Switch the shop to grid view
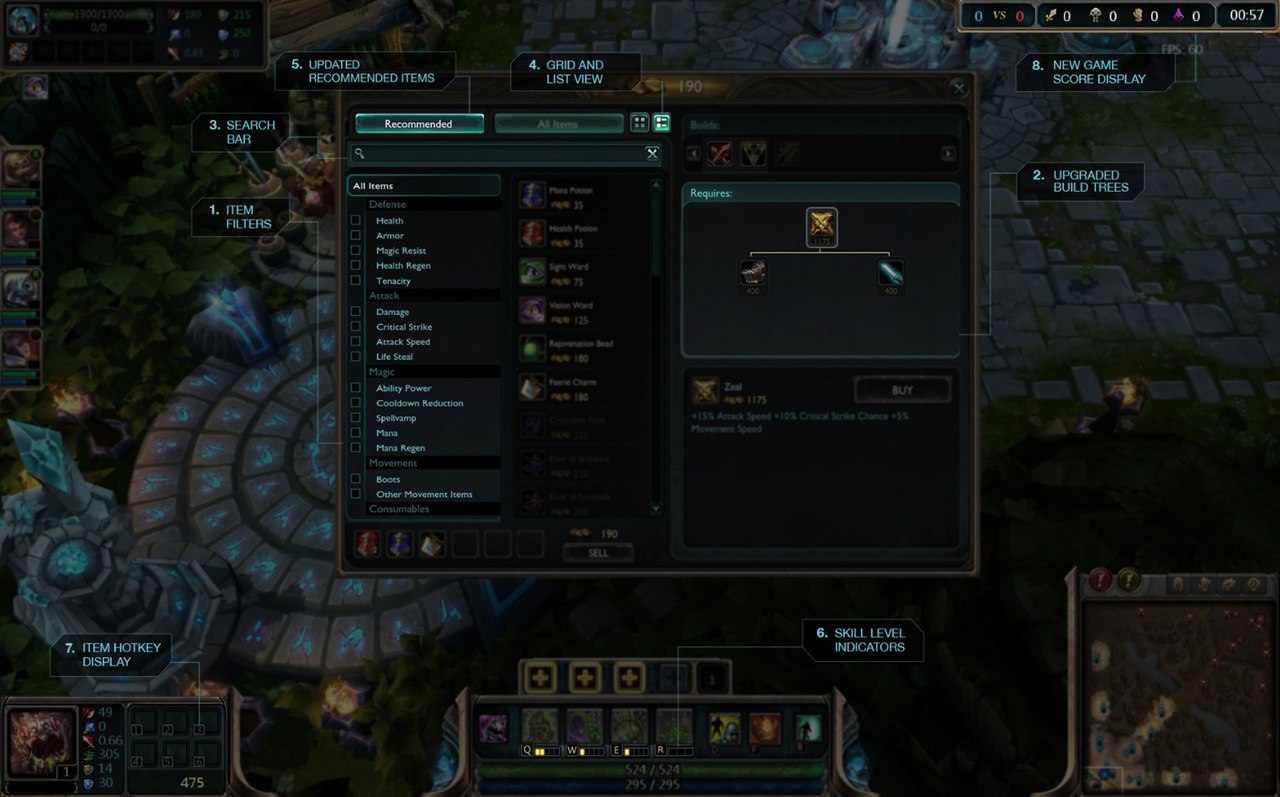Image resolution: width=1280 pixels, height=797 pixels. (640, 123)
